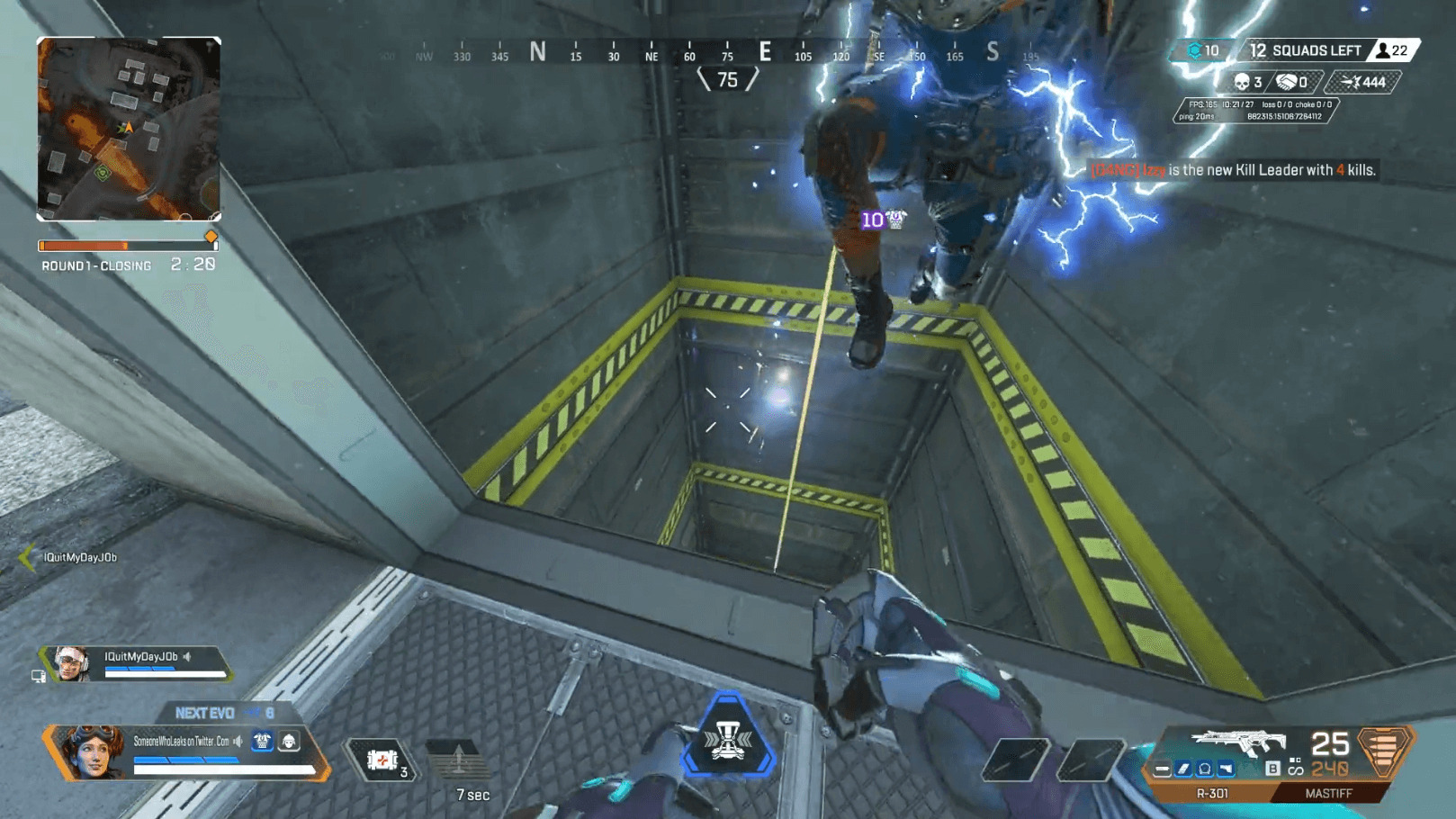Click the Squads Left counter banner
Screen dimensions: 1456x819
point(1308,51)
